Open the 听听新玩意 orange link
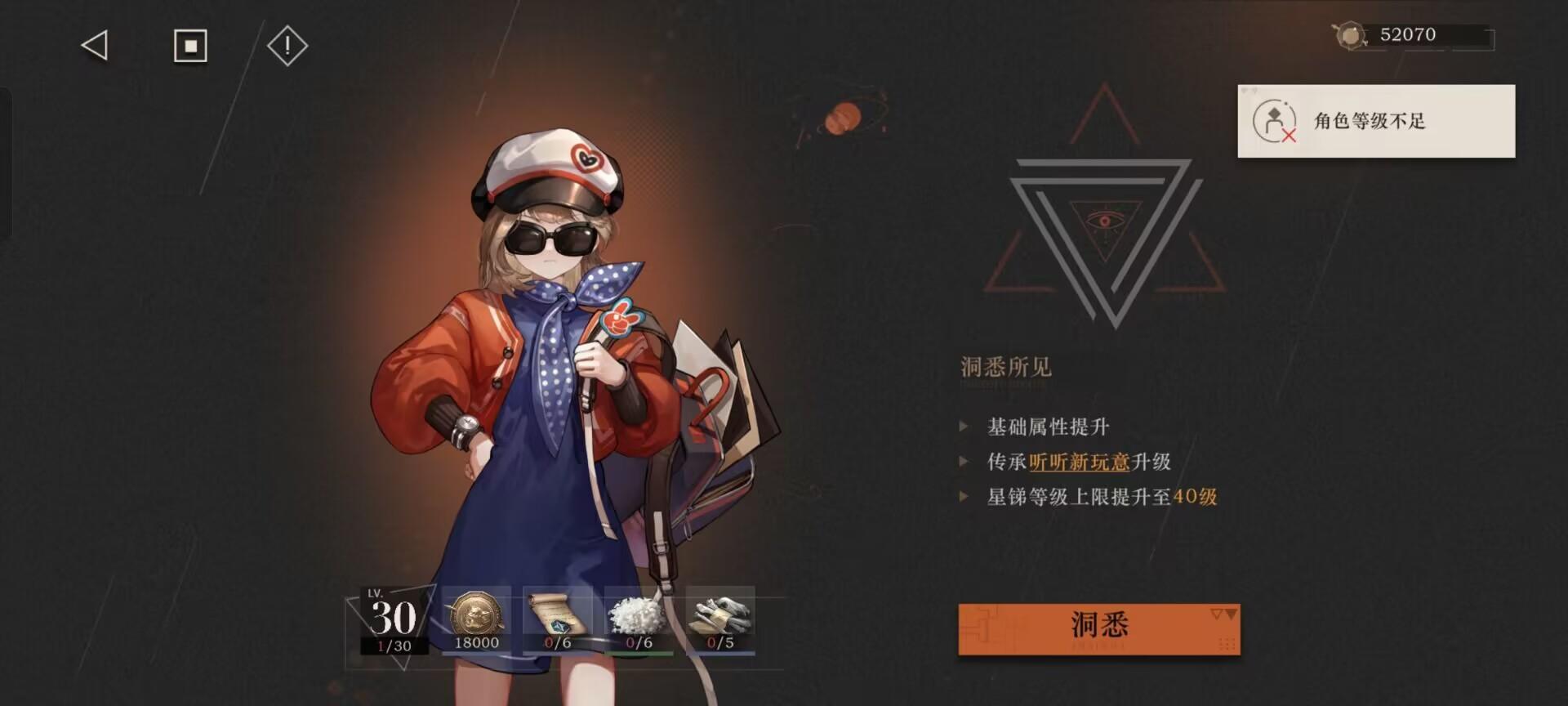Screen dimensions: 1568x706 [1078, 462]
